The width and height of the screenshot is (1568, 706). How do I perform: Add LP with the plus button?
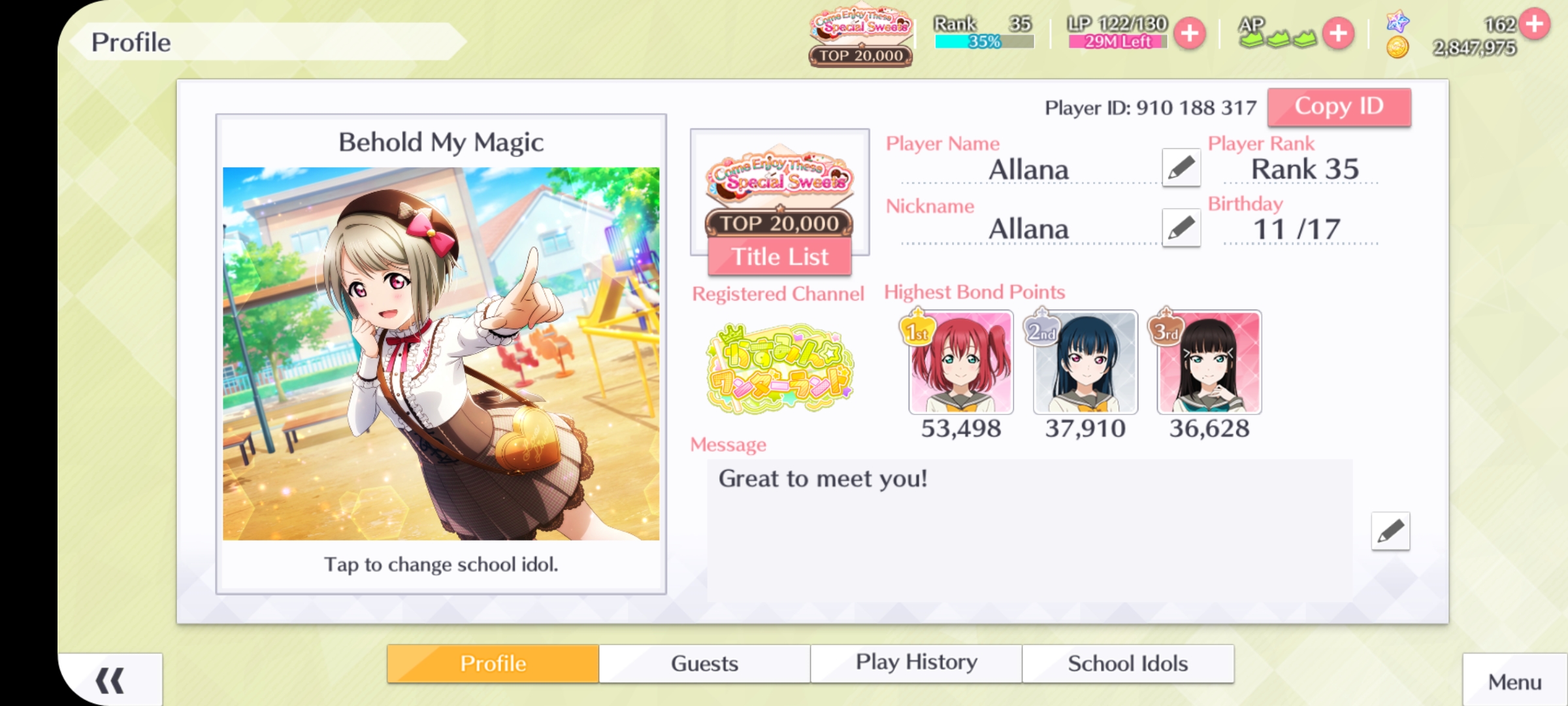[1190, 33]
